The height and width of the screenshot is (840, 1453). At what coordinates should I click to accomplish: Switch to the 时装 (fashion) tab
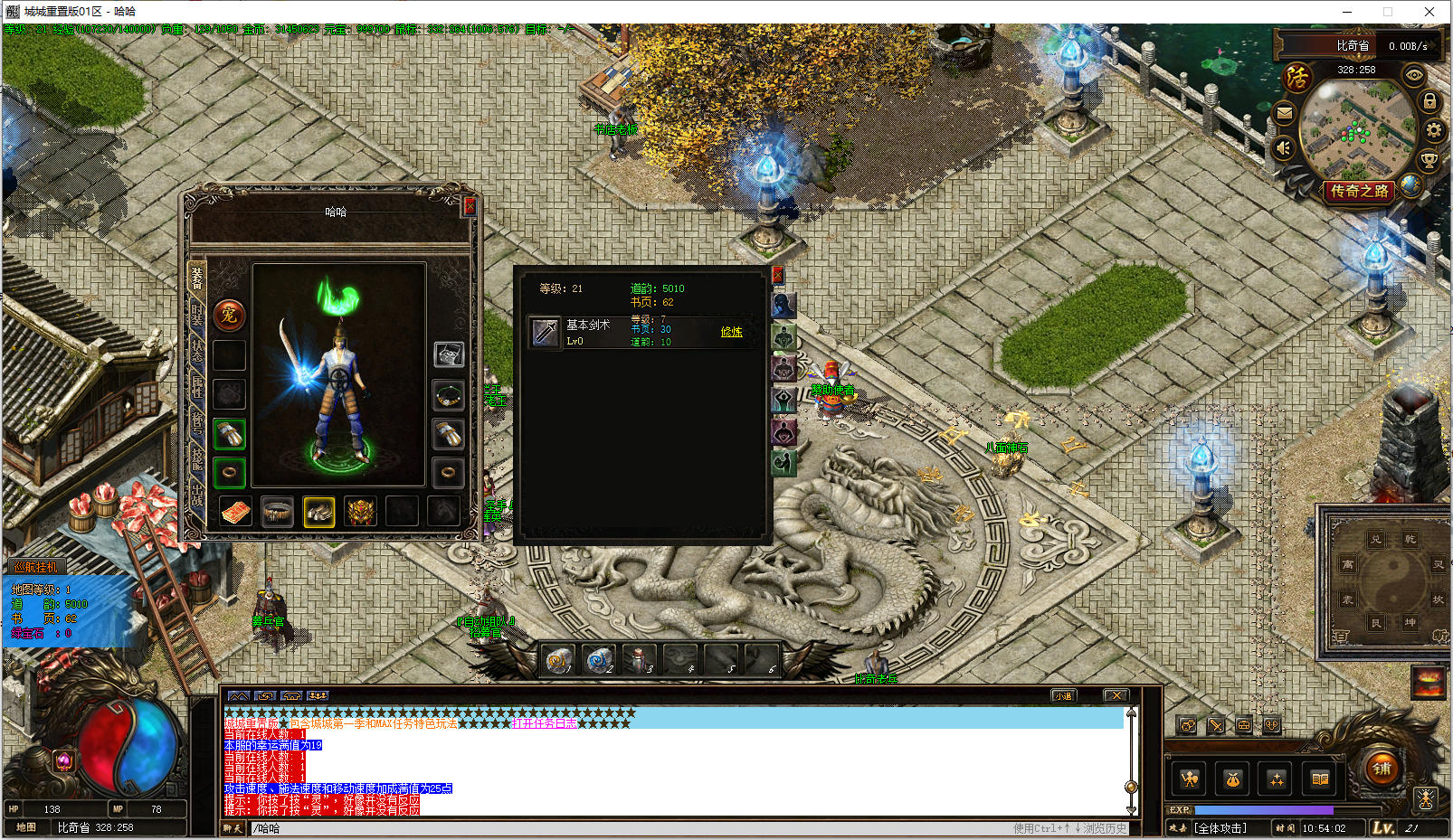(196, 315)
